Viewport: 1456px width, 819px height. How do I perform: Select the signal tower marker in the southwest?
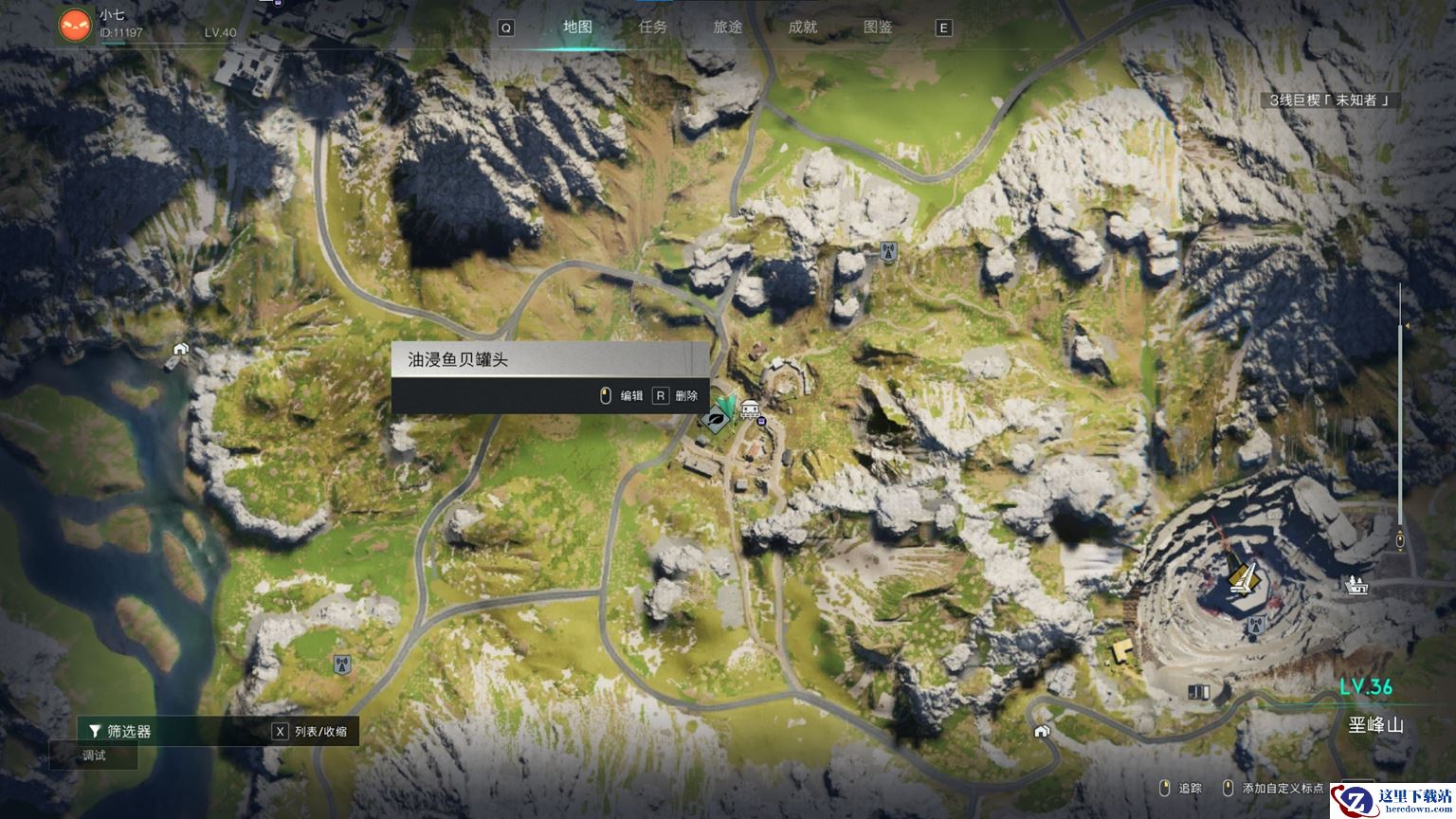click(341, 664)
